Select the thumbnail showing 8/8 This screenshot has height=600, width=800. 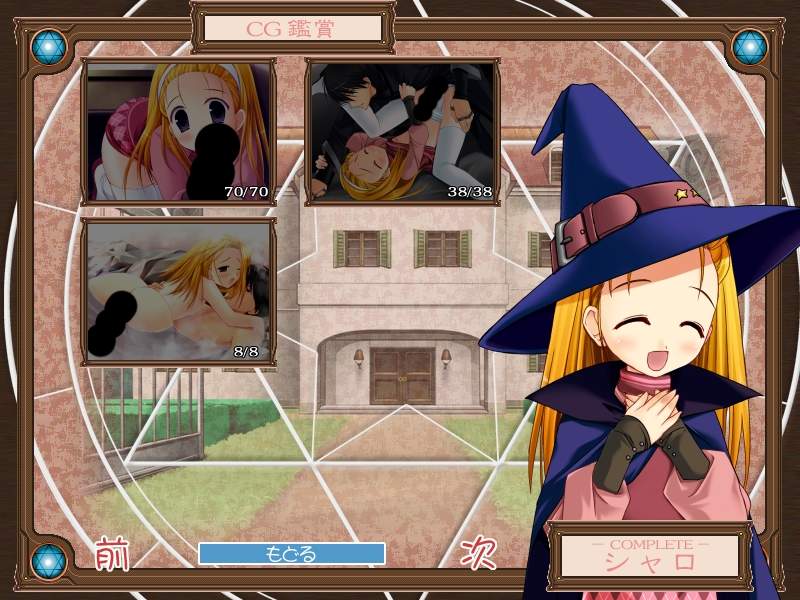178,291
